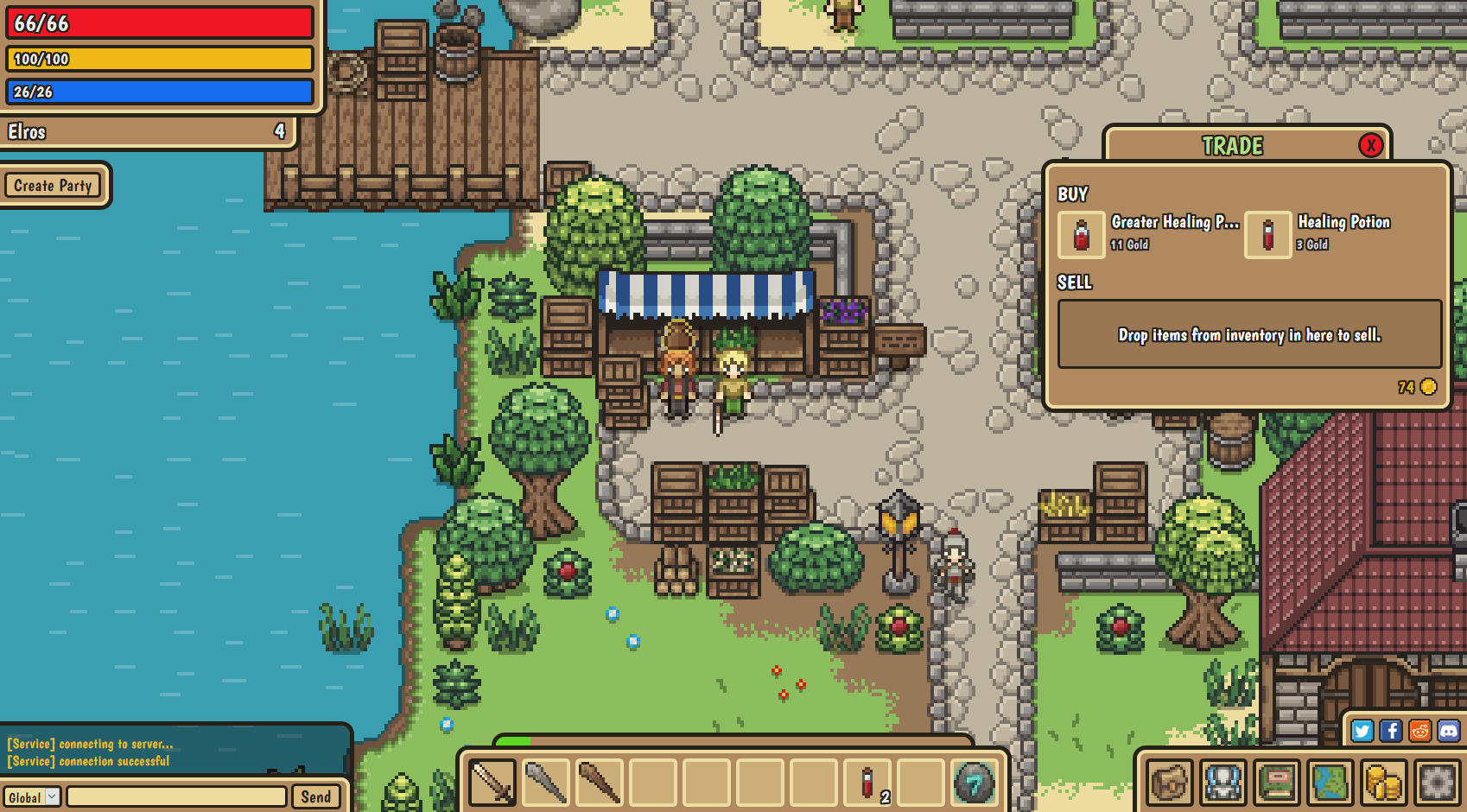The image size is (1467, 812).
Task: Open the Global chat channel dropdown
Action: click(x=33, y=796)
